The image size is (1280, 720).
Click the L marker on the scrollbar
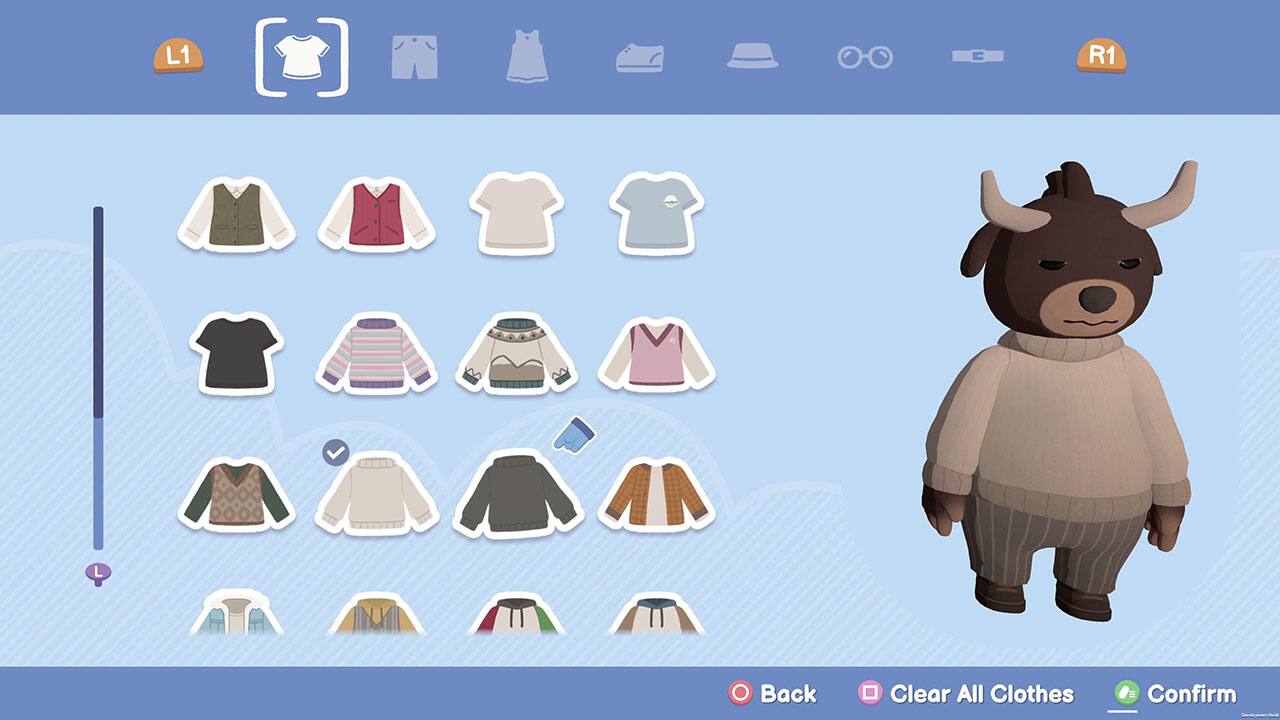point(98,571)
